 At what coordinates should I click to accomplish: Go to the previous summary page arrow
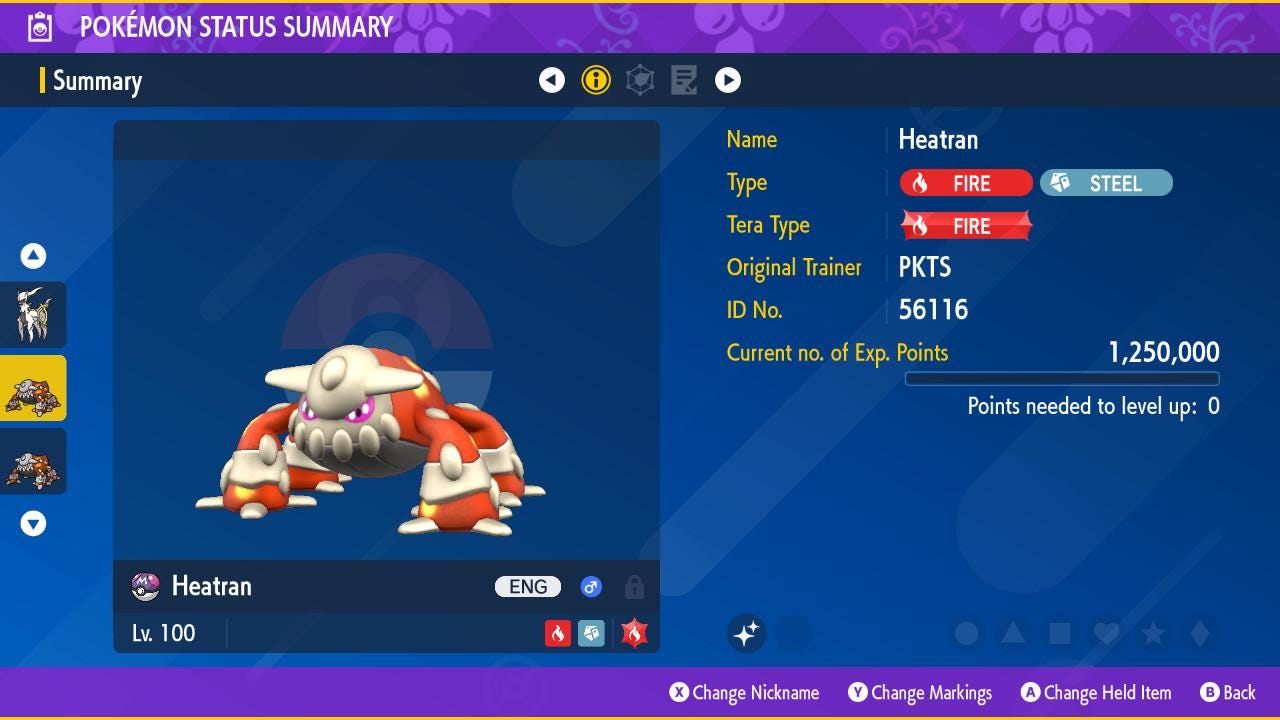click(x=552, y=80)
